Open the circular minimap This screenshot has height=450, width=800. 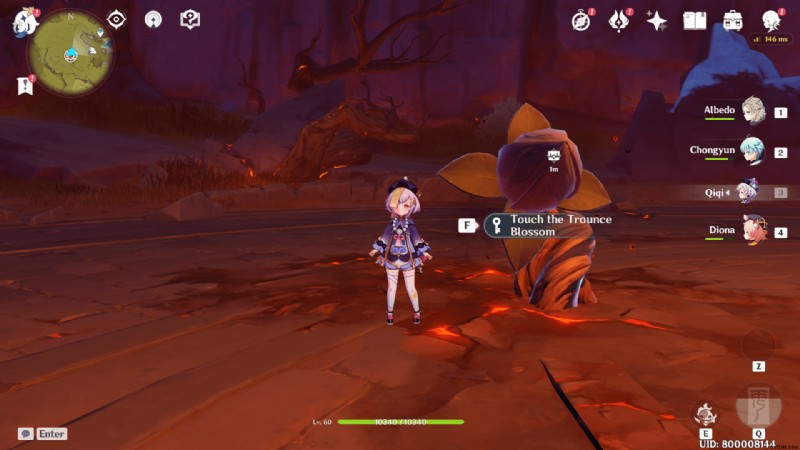pyautogui.click(x=70, y=52)
